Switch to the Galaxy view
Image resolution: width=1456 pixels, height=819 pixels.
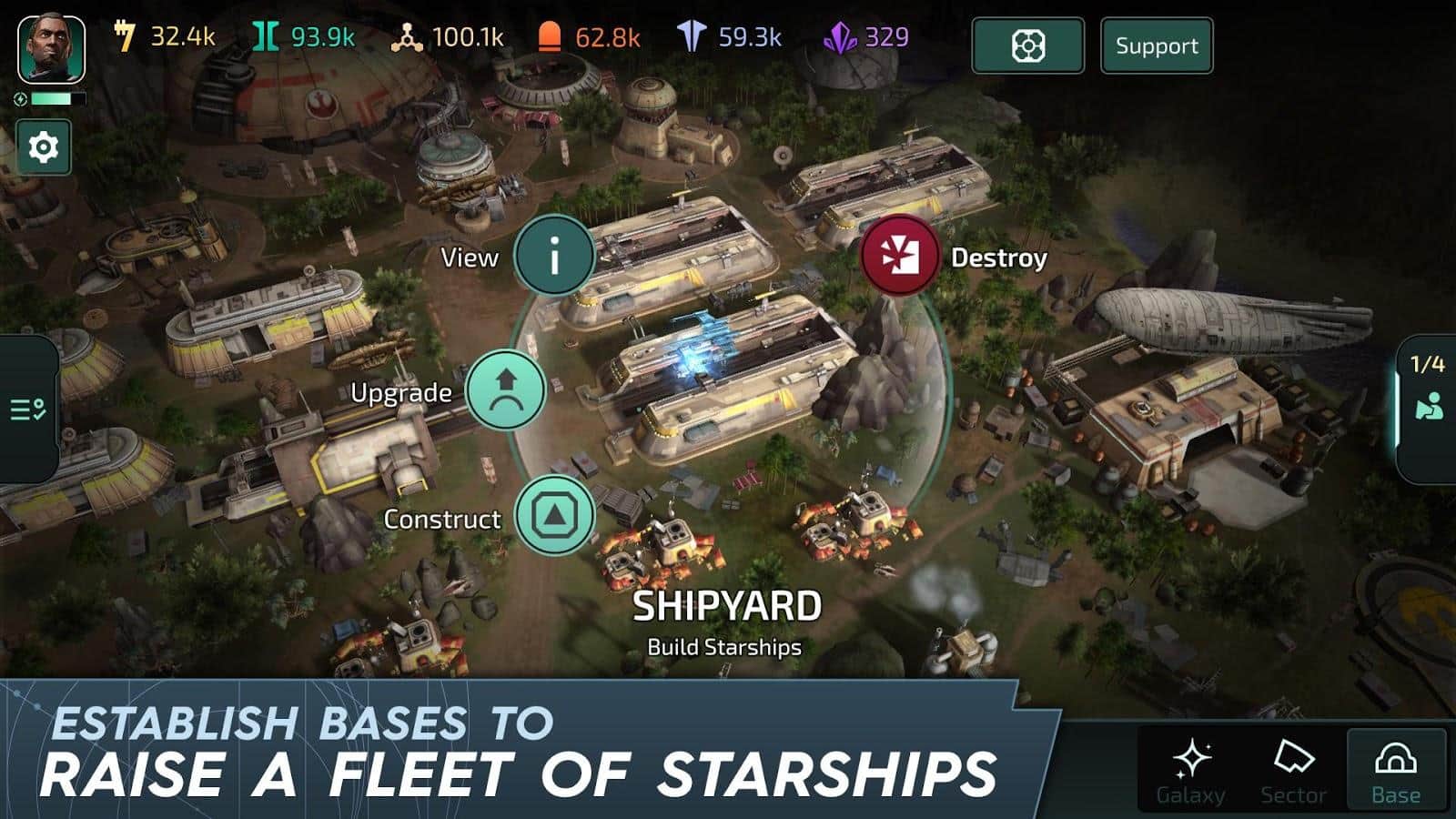click(1190, 770)
